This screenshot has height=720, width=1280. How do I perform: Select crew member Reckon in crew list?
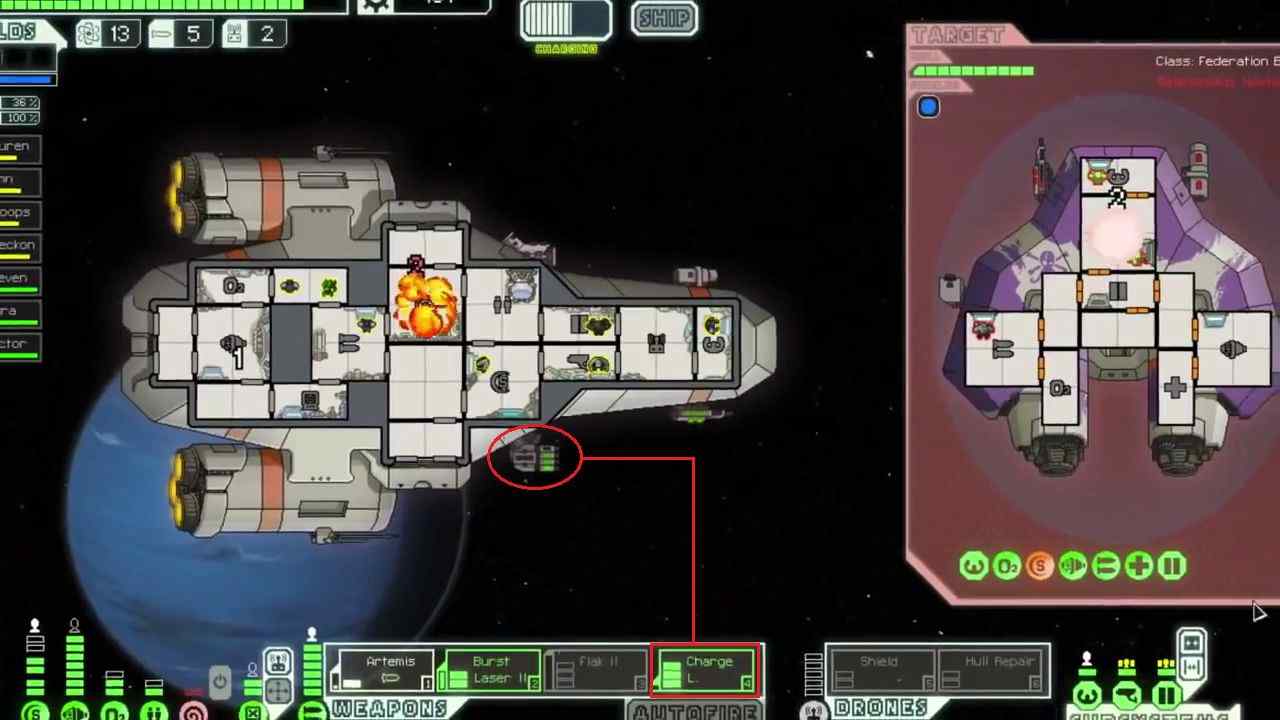click(x=20, y=246)
